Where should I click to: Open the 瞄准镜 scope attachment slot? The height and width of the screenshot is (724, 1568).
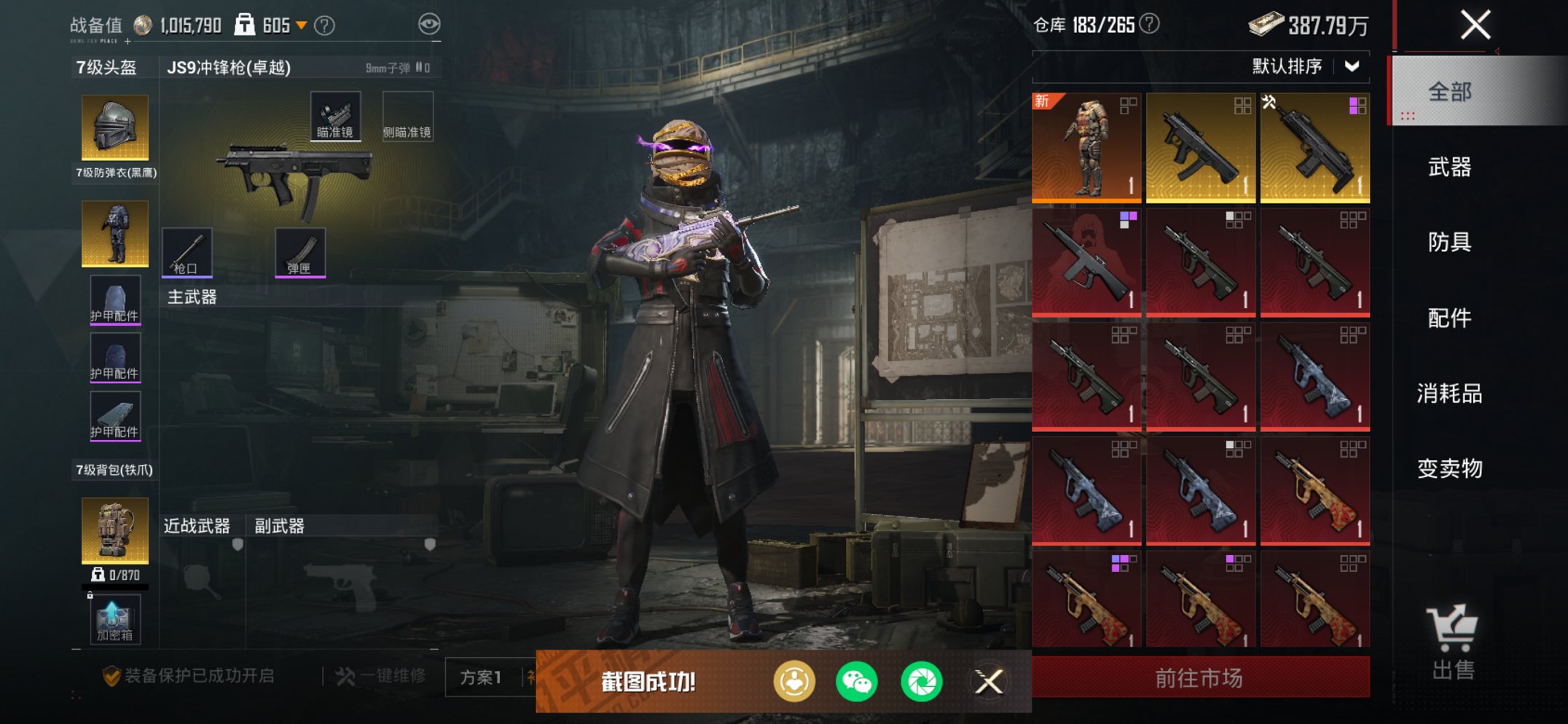click(335, 117)
